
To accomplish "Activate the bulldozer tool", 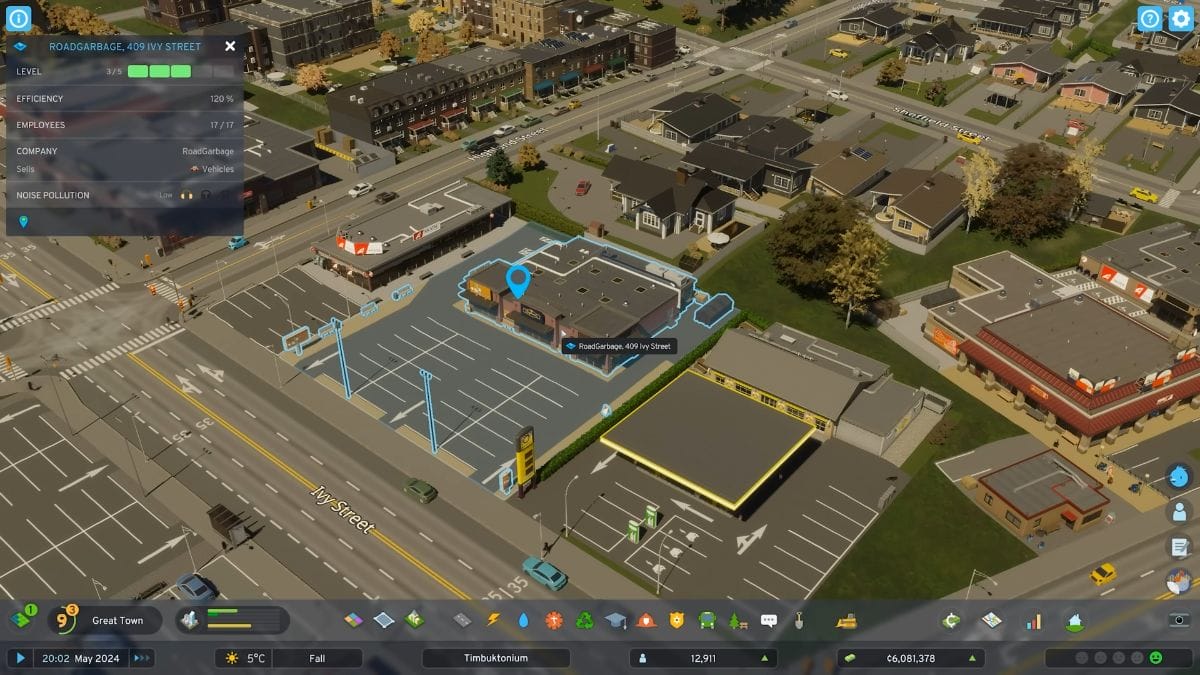I will tap(846, 621).
